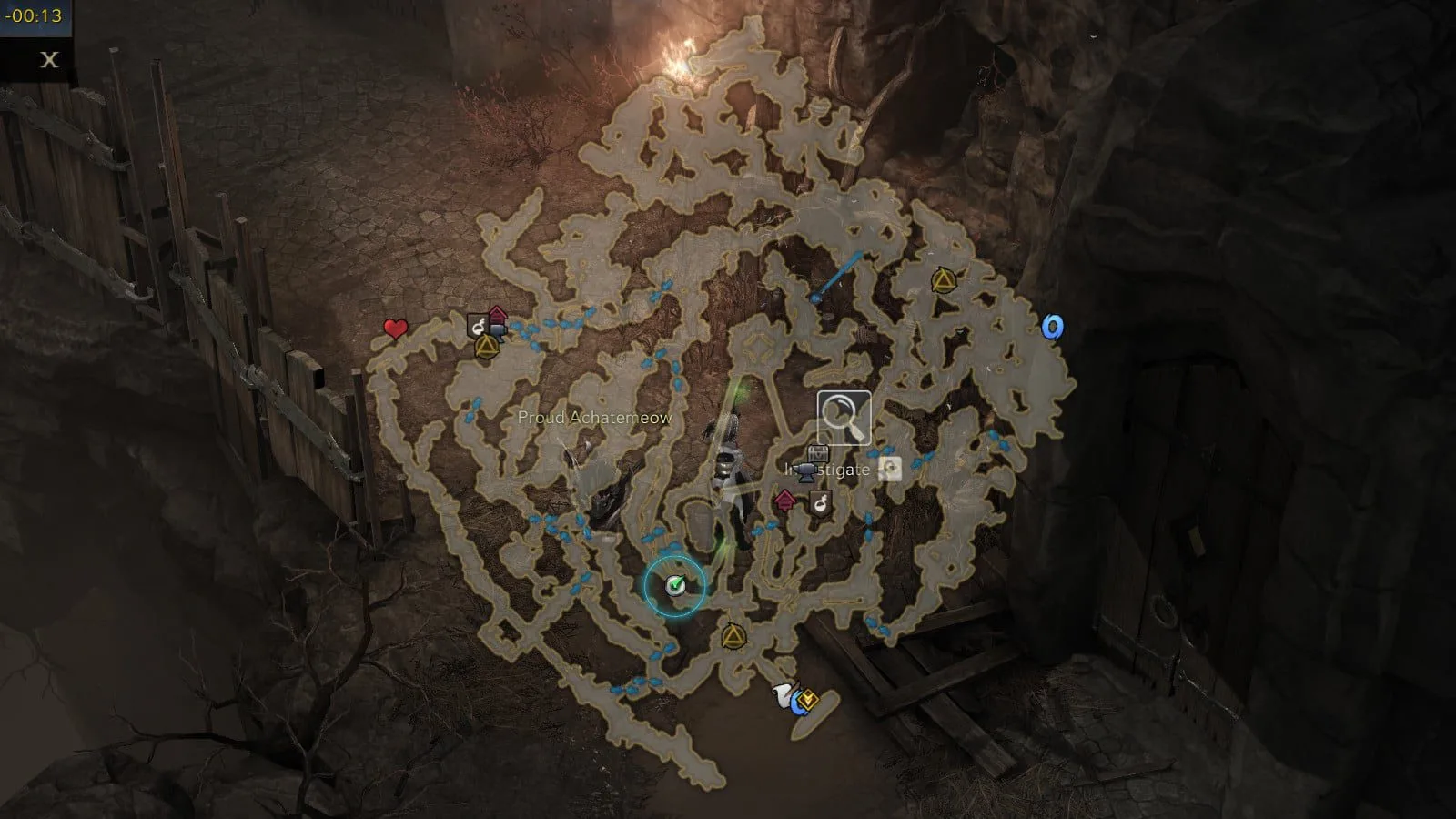Image resolution: width=1456 pixels, height=819 pixels.
Task: Click the Investigate magnifying glass icon
Action: [x=844, y=418]
